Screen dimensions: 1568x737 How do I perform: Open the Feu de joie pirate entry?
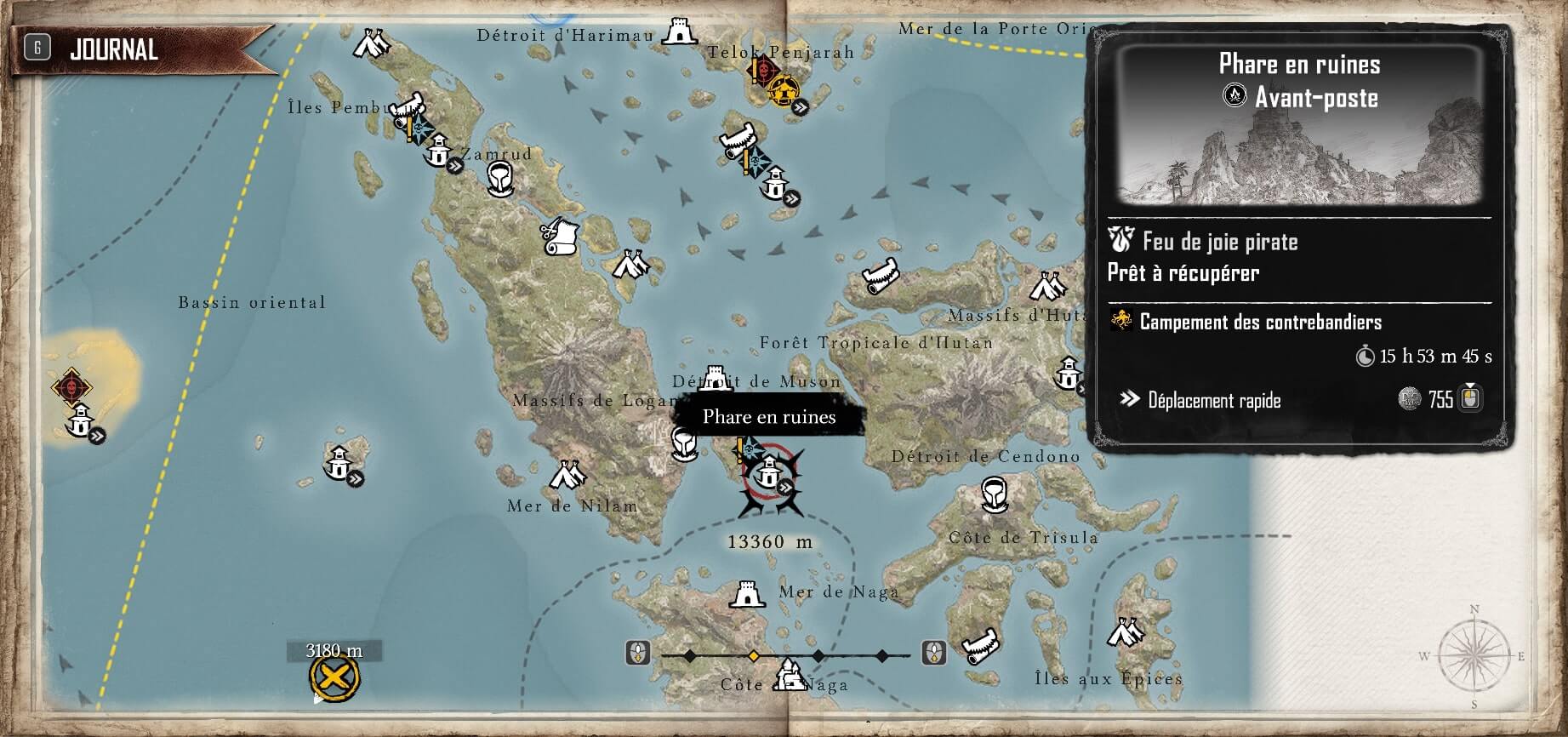[x=1219, y=242]
